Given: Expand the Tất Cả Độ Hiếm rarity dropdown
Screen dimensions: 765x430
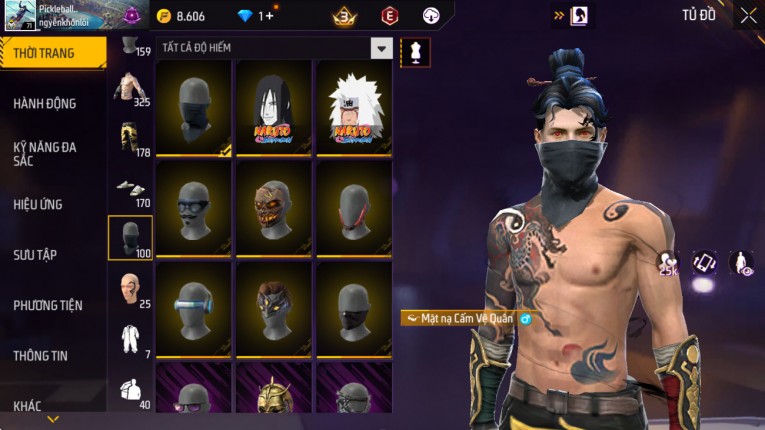Looking at the screenshot, I should pyautogui.click(x=381, y=48).
